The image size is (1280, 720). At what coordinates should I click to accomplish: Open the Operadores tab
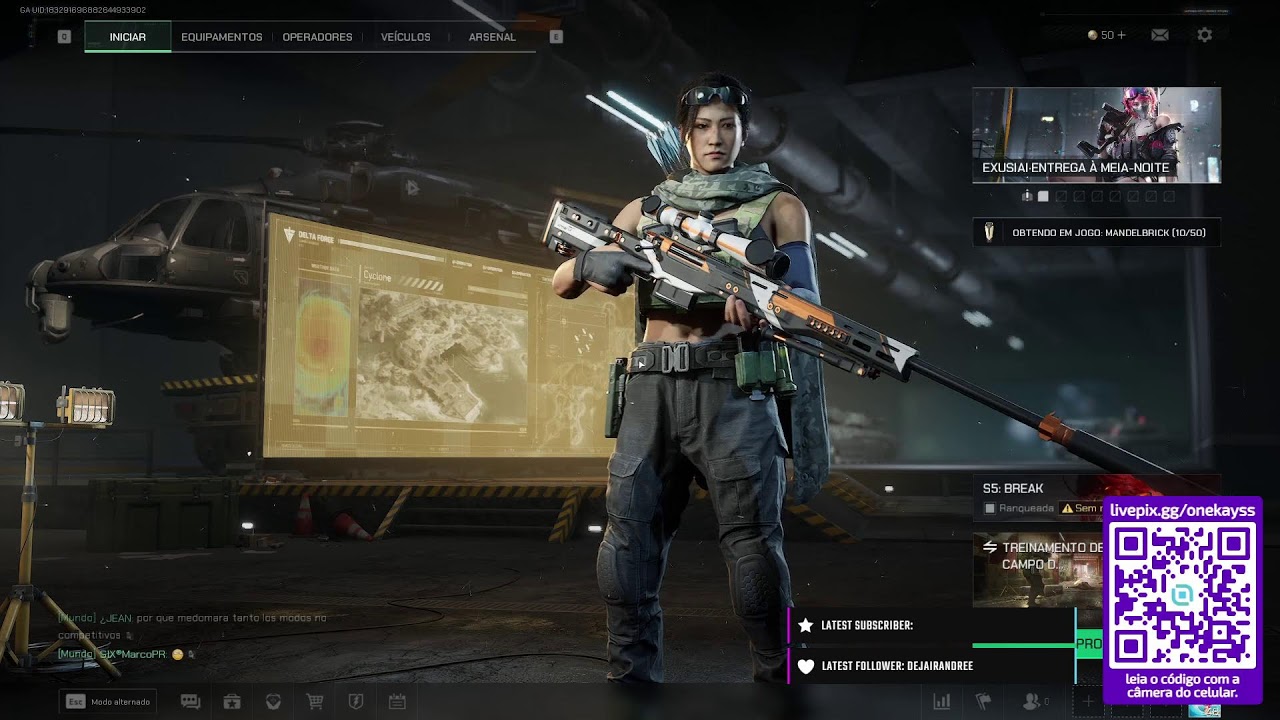(317, 37)
